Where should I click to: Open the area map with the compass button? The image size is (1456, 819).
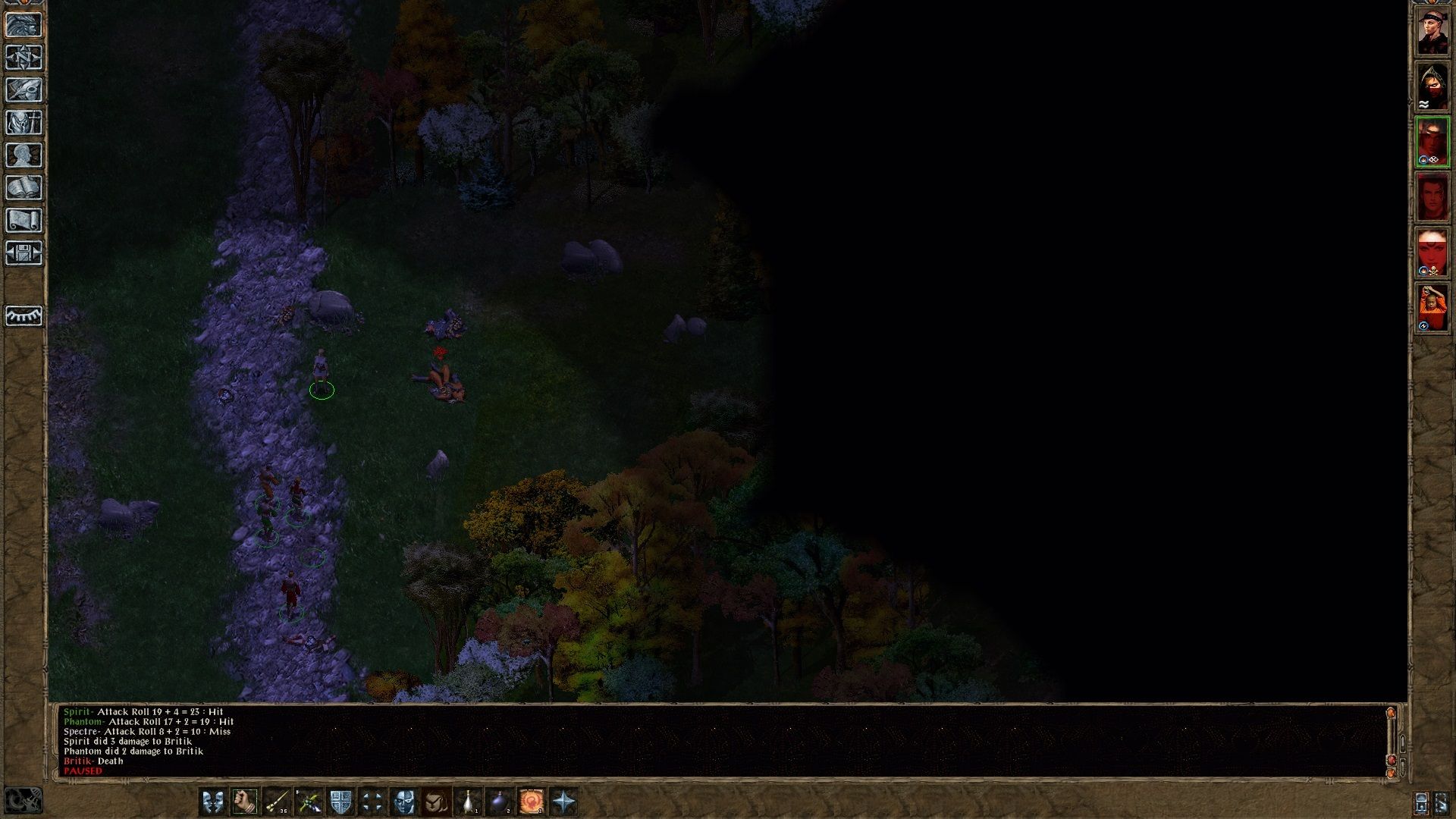tap(24, 58)
